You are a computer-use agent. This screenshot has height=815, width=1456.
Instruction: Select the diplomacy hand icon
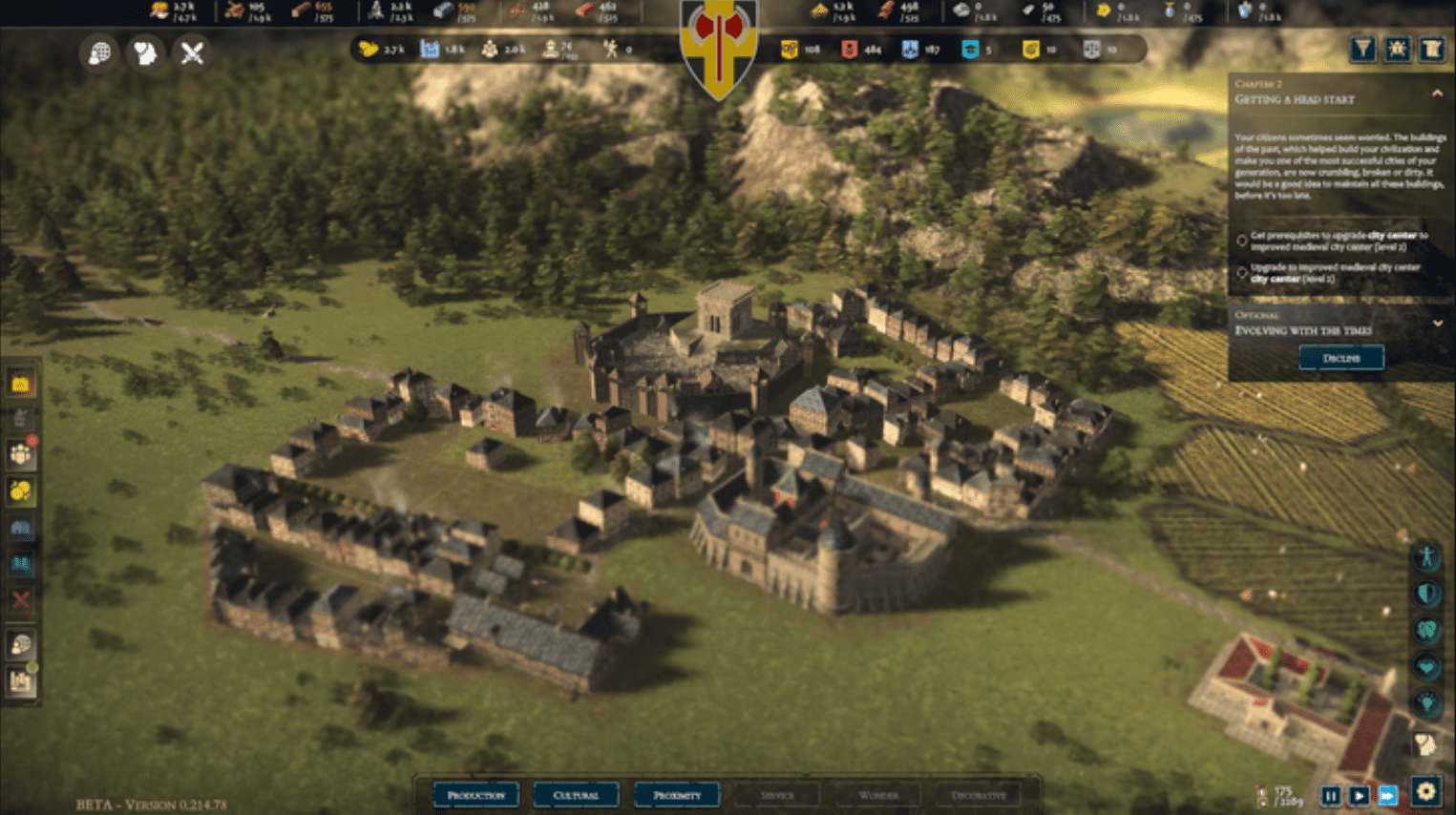[143, 52]
